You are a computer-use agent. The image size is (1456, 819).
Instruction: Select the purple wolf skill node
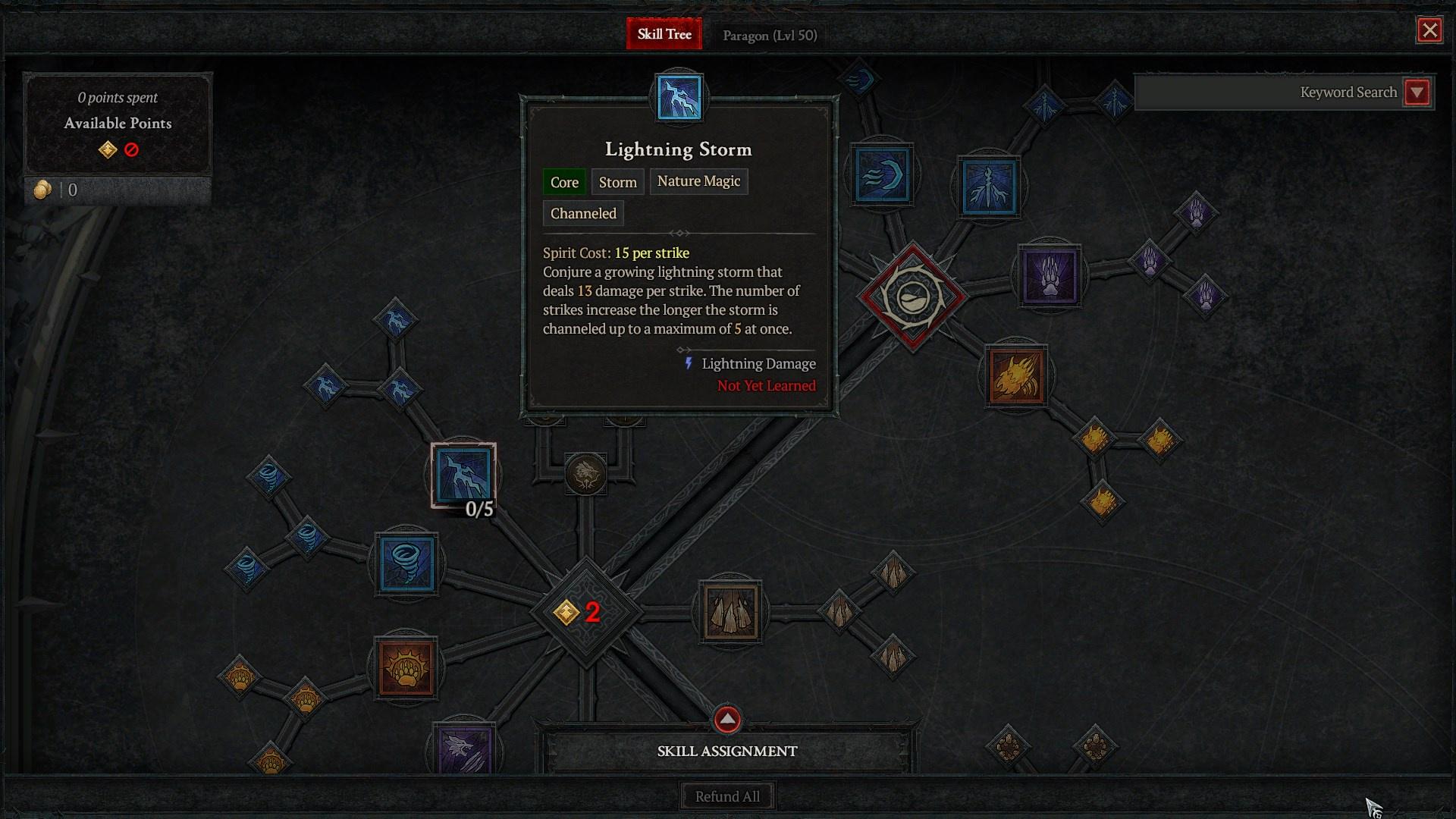pos(463,750)
